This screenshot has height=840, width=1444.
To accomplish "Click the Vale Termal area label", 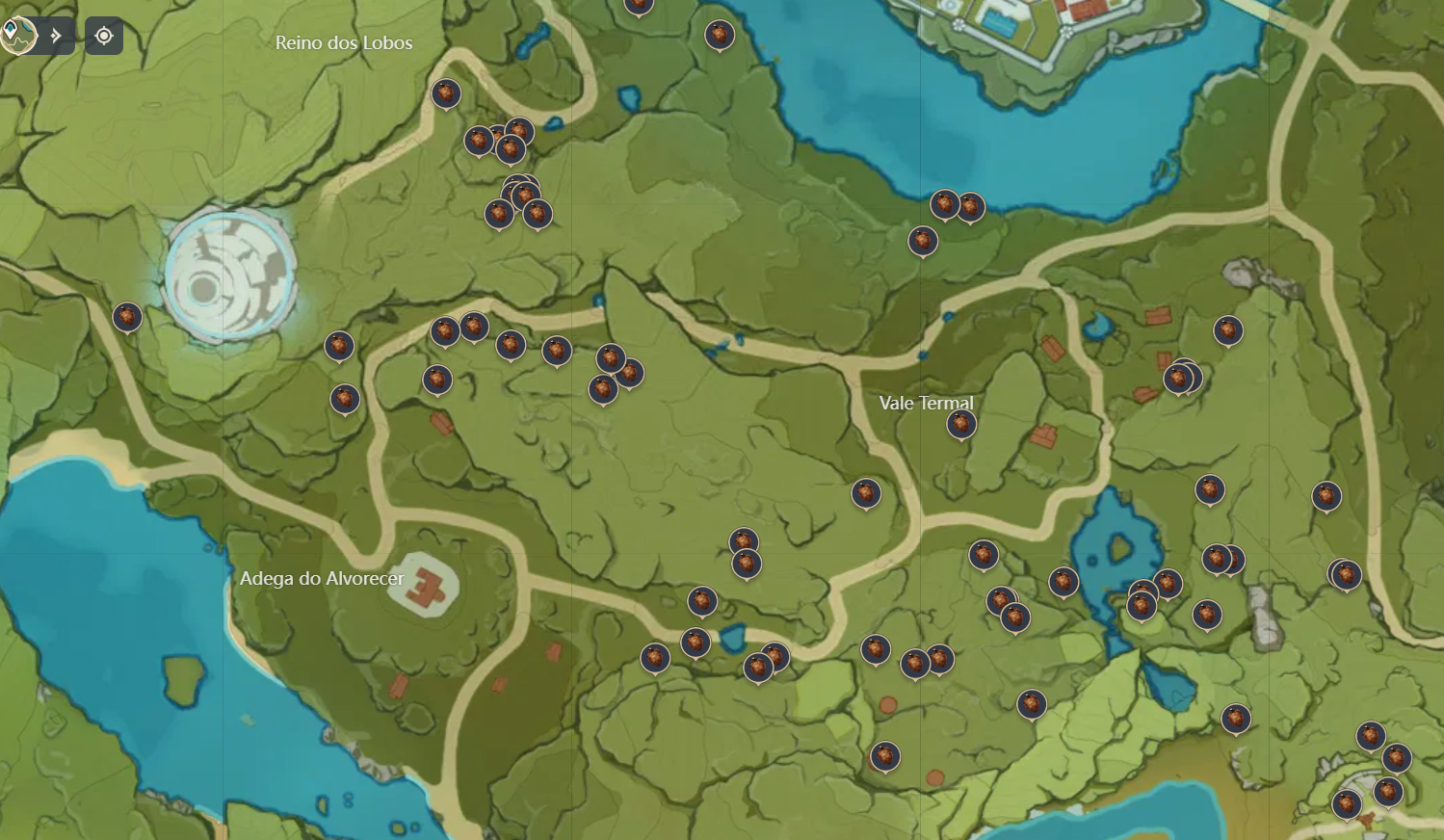I will [928, 404].
